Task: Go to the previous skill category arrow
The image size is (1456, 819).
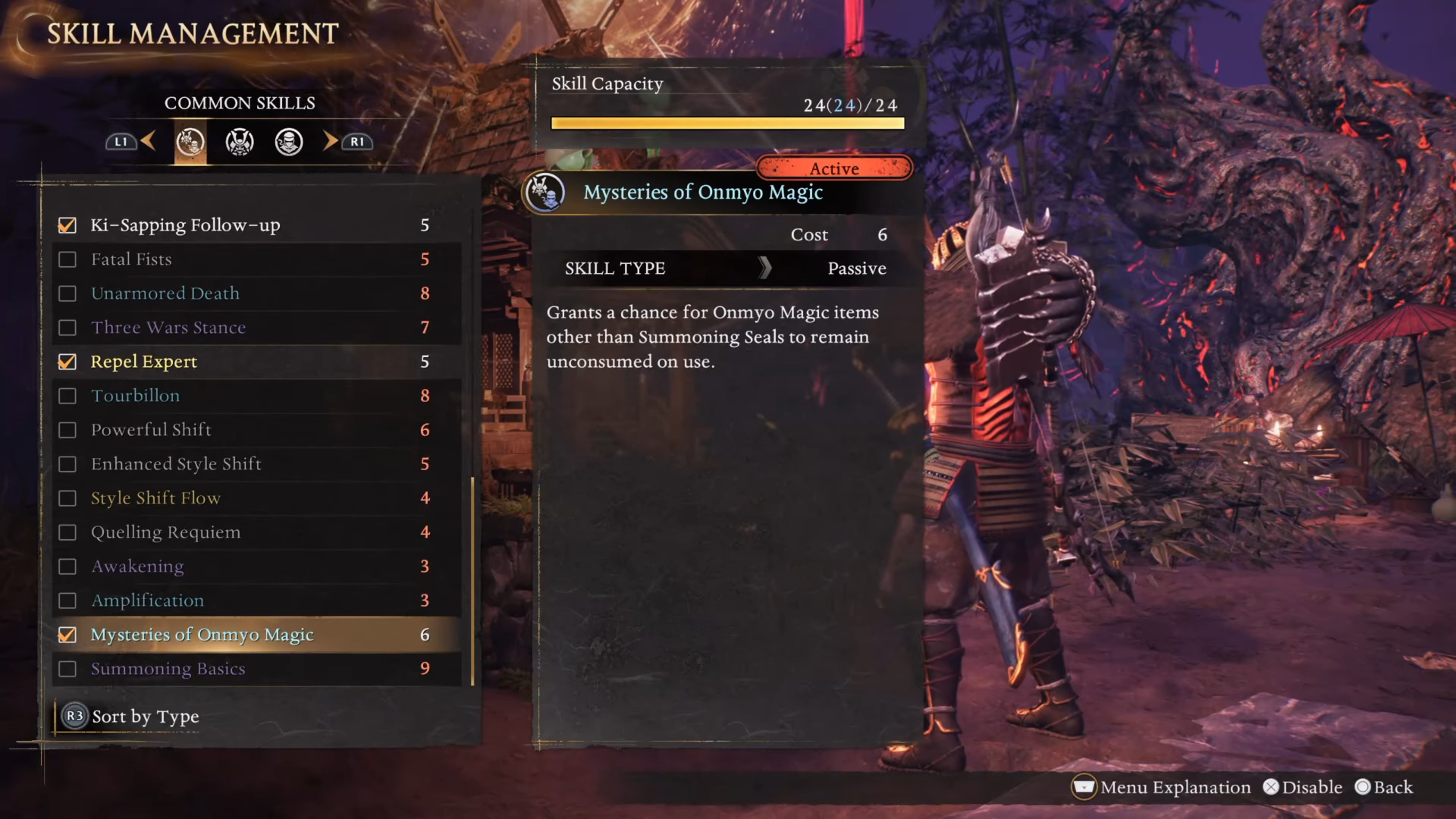Action: click(x=148, y=141)
